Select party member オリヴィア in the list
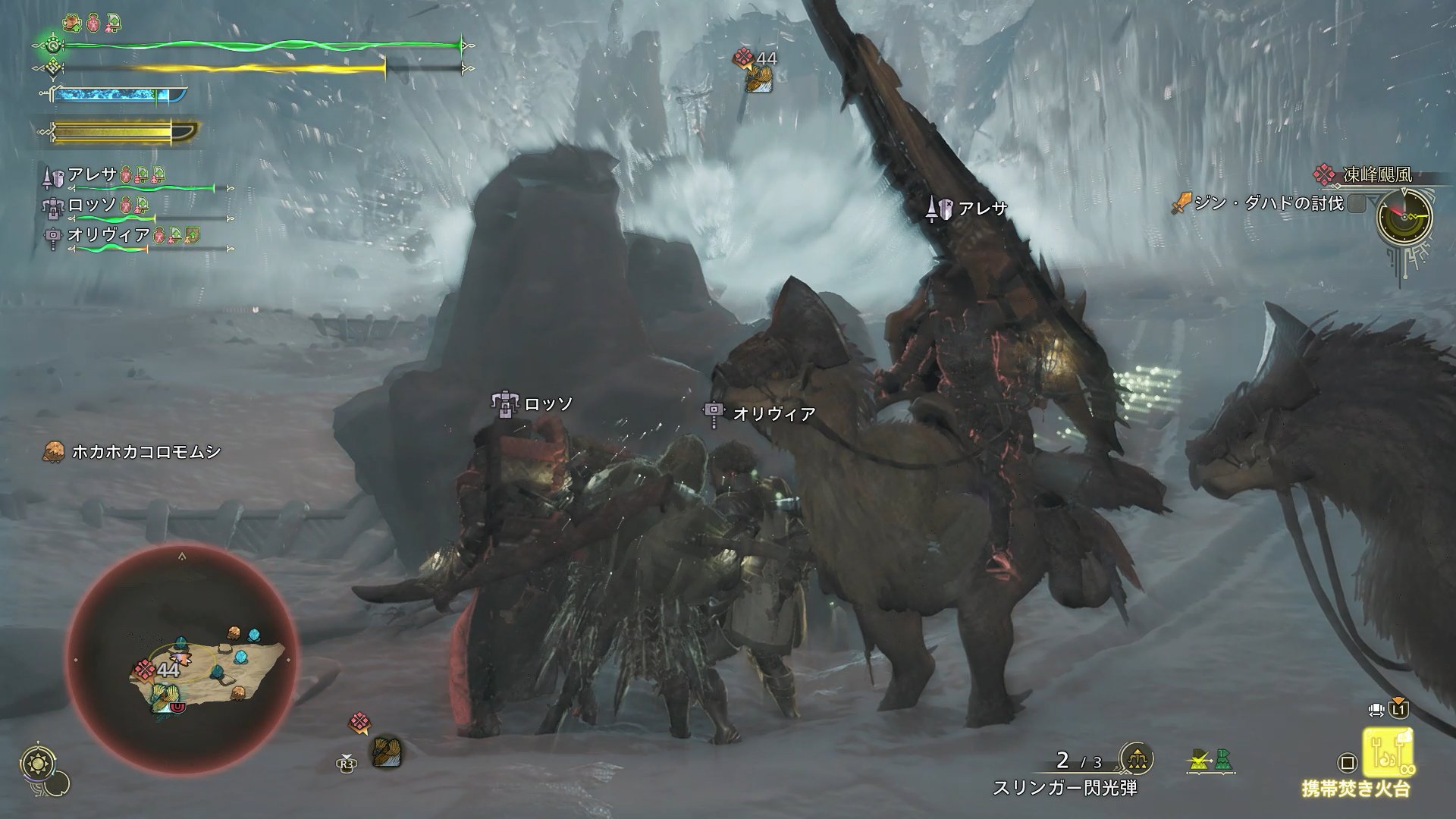1456x819 pixels. 108,235
